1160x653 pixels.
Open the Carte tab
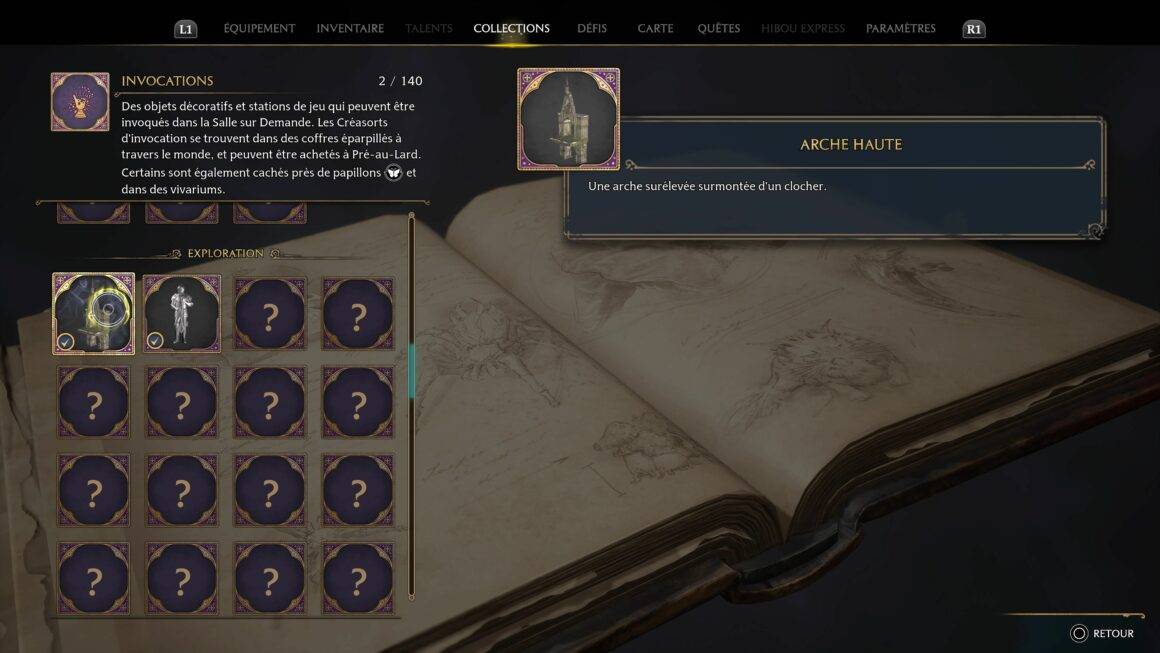(655, 28)
